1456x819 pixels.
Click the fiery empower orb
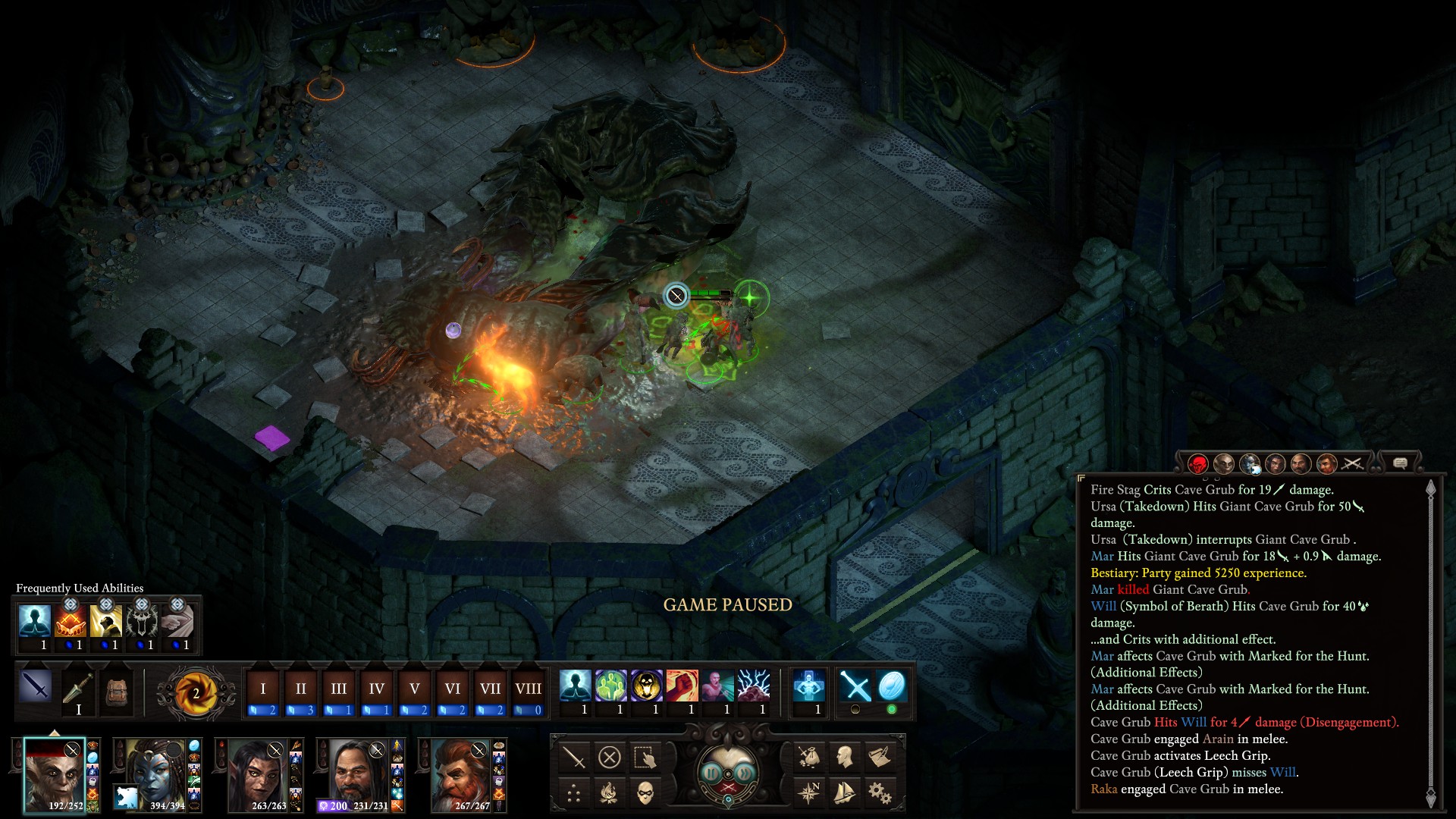point(195,692)
